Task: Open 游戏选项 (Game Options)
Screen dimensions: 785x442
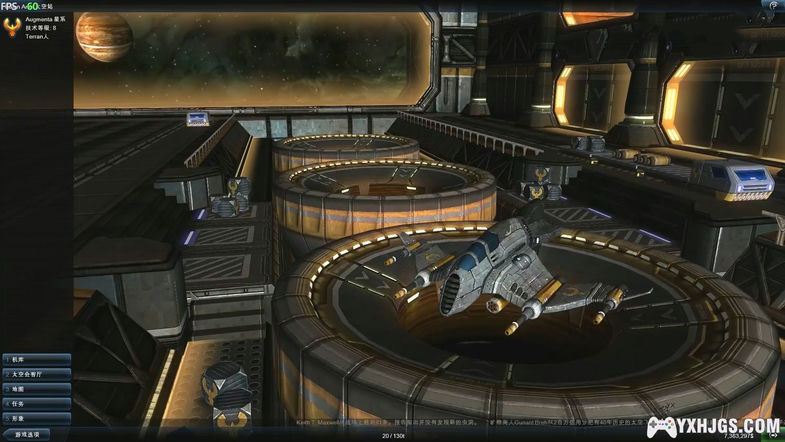Action: tap(28, 435)
